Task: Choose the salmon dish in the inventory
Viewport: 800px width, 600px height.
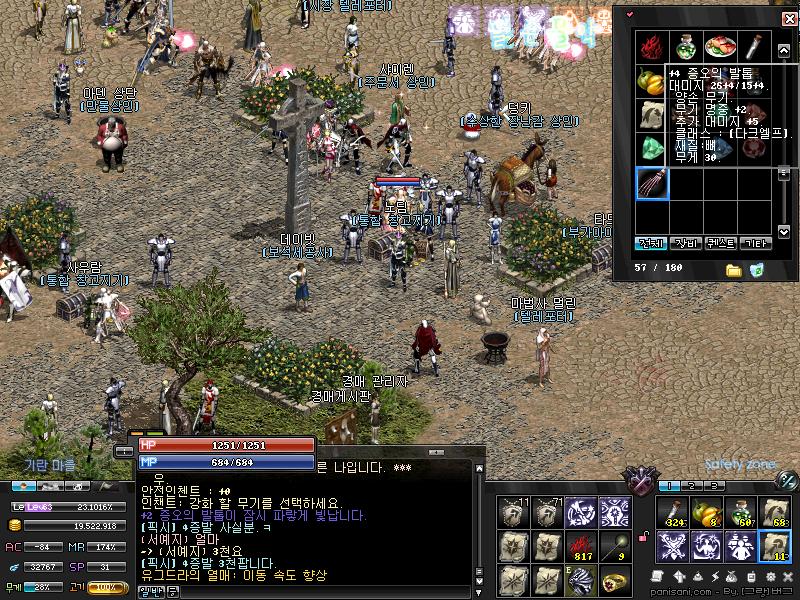Action: click(719, 47)
